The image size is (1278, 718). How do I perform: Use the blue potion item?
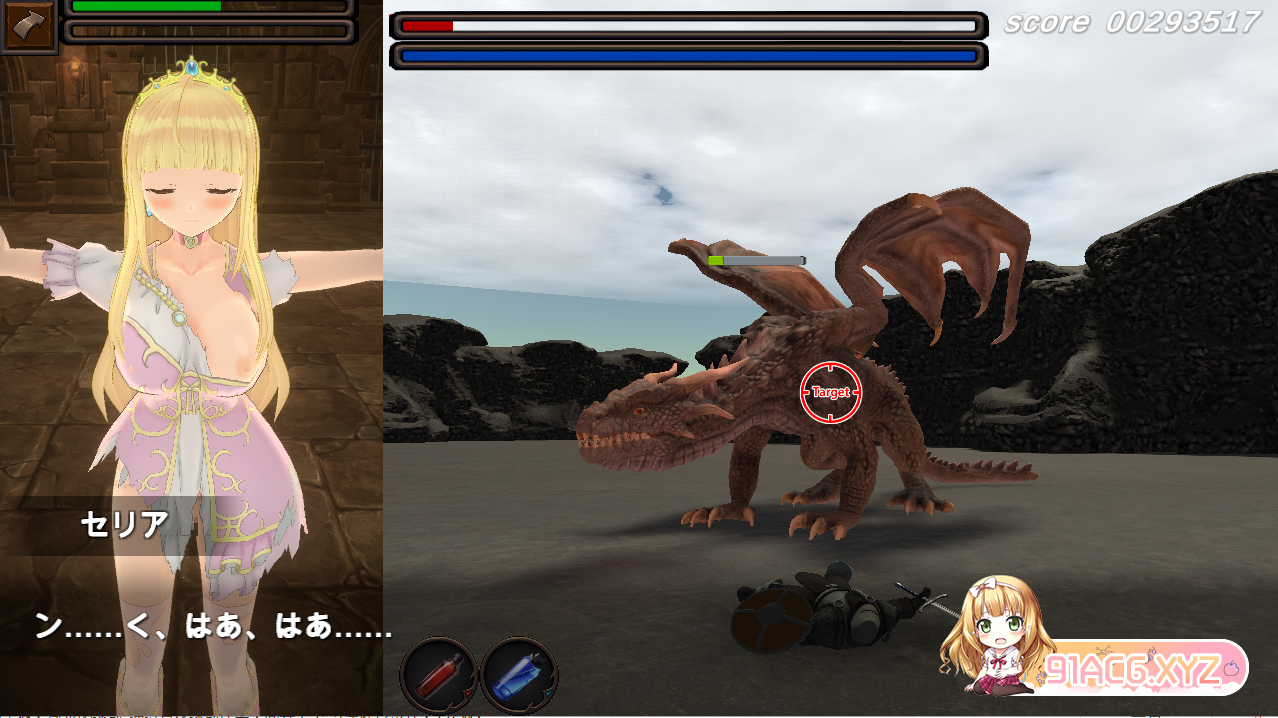(519, 676)
